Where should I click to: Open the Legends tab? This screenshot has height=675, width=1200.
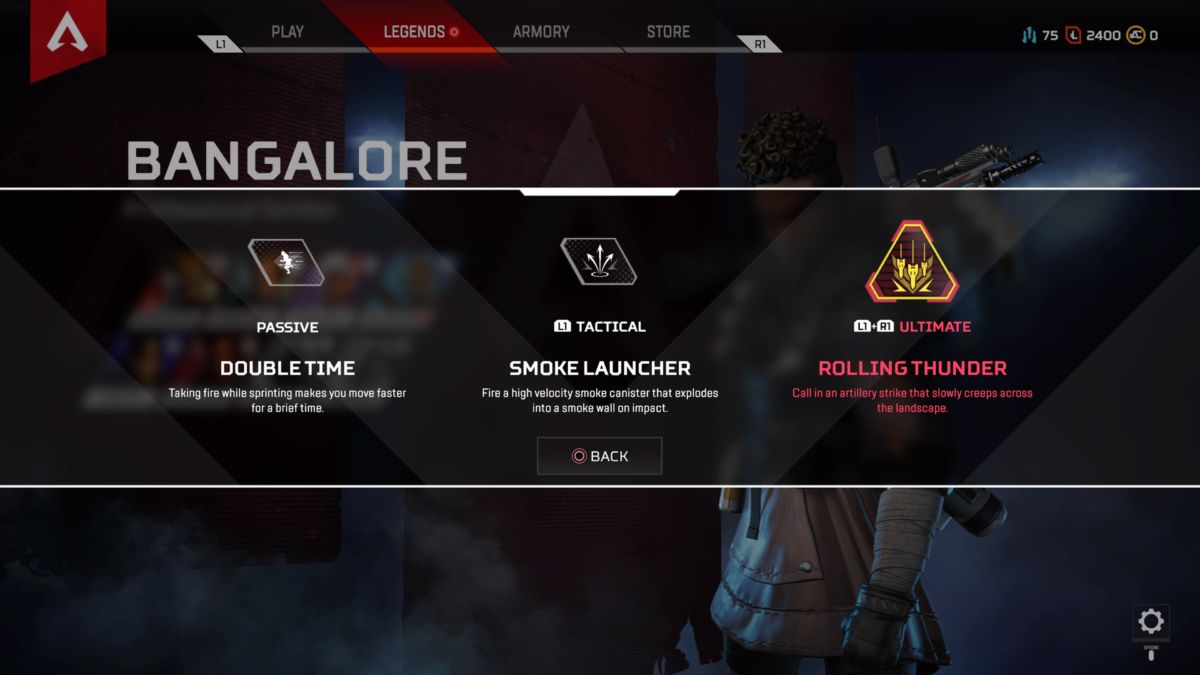[414, 32]
